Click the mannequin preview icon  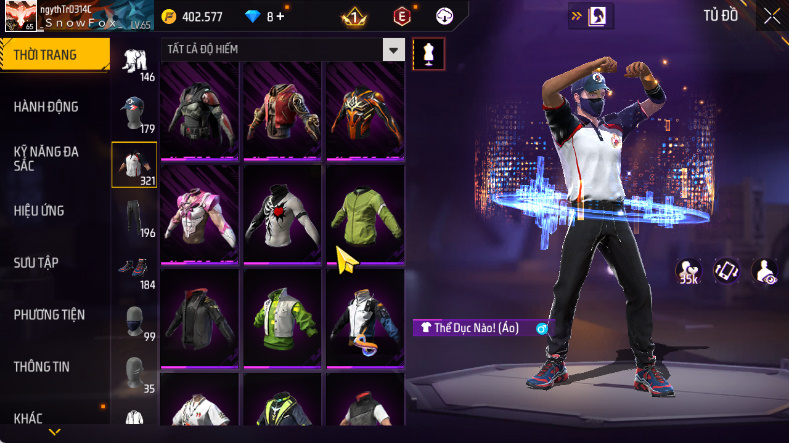coord(429,54)
